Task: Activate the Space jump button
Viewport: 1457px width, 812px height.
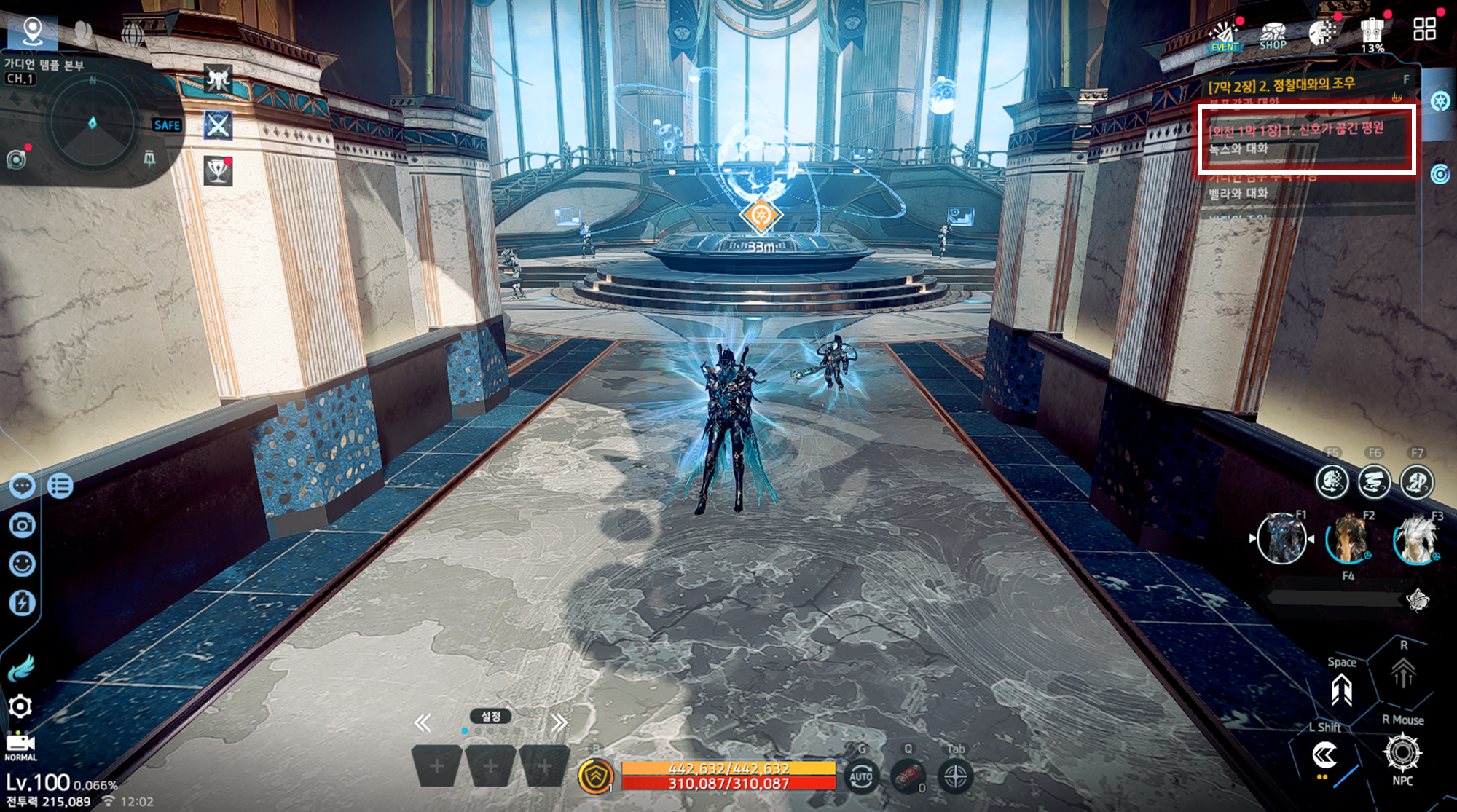Action: (1341, 689)
